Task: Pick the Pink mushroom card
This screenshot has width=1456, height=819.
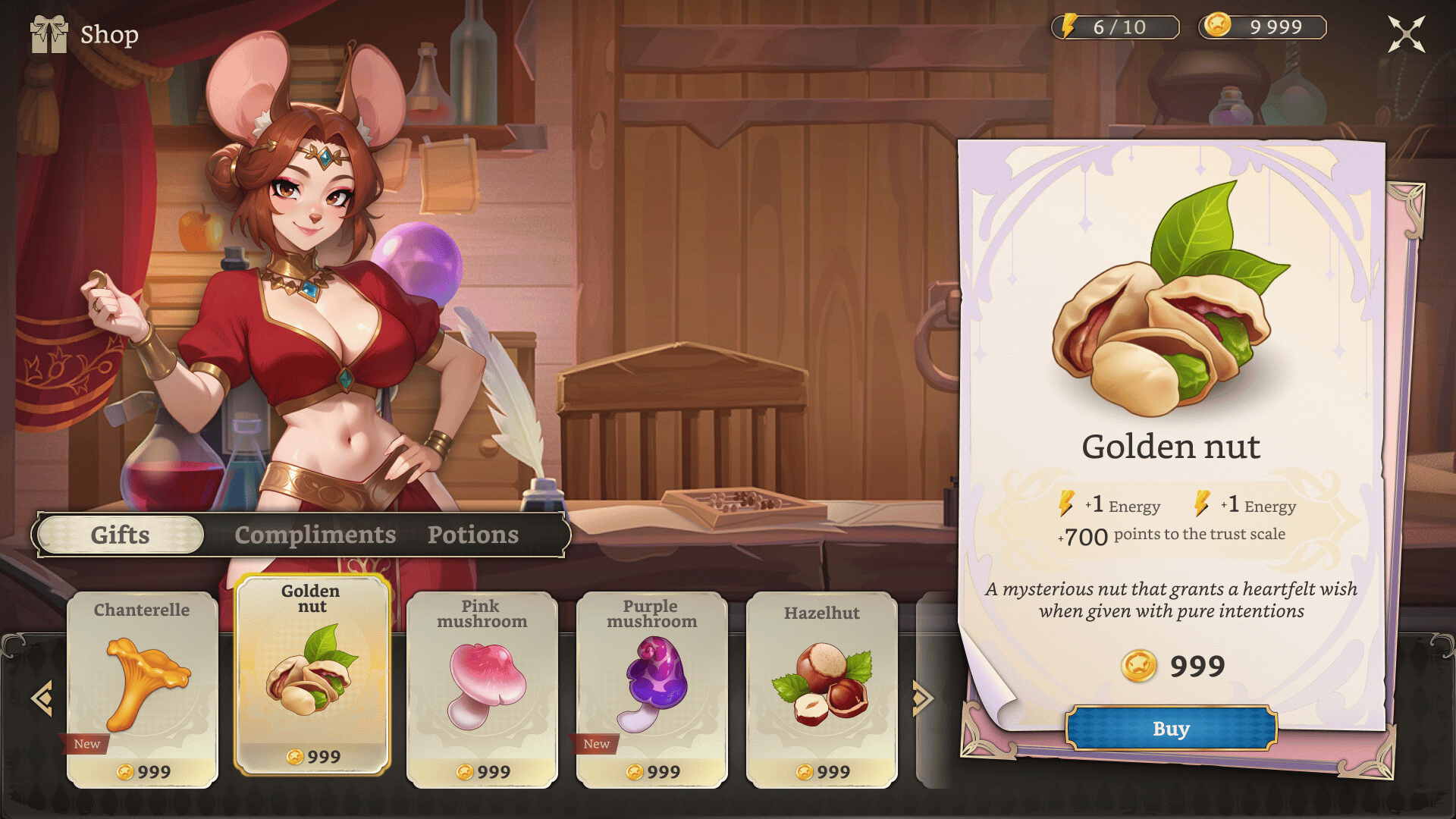Action: 482,690
